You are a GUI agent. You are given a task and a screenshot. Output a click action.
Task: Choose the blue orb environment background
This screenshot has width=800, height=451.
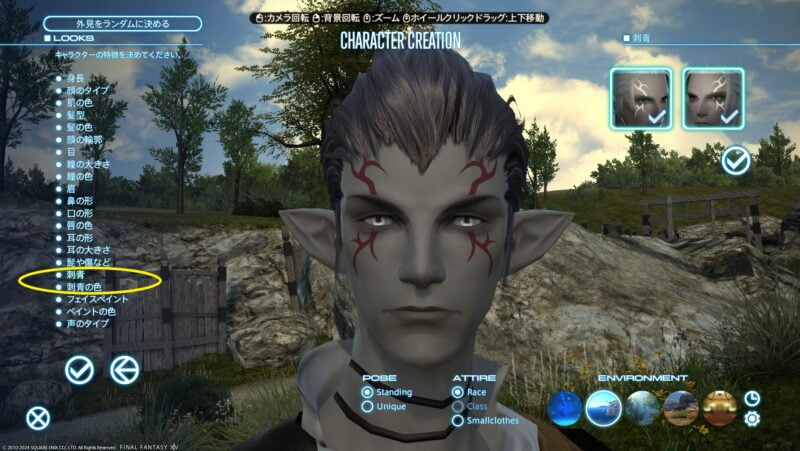[565, 408]
